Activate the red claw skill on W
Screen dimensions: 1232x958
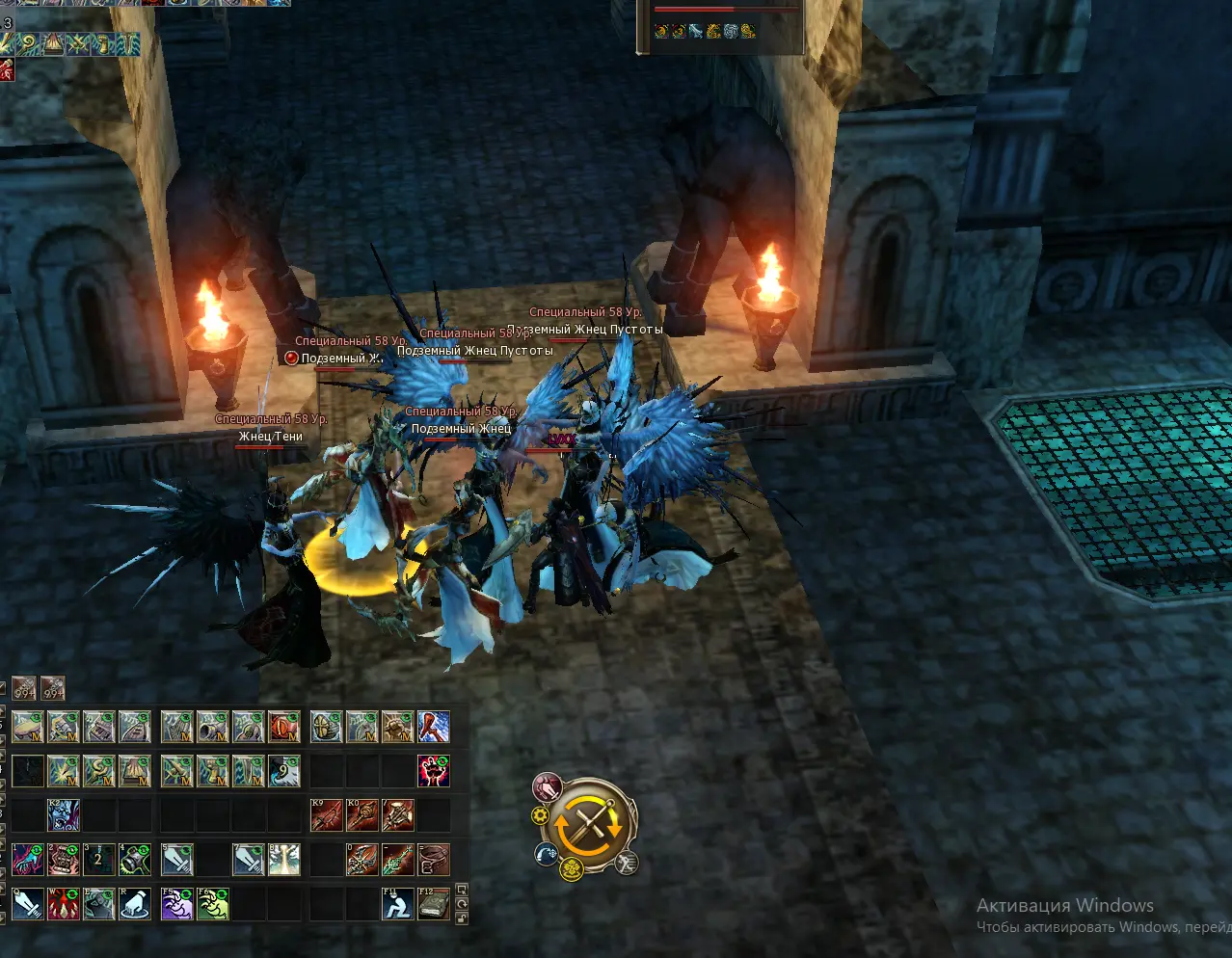[64, 904]
